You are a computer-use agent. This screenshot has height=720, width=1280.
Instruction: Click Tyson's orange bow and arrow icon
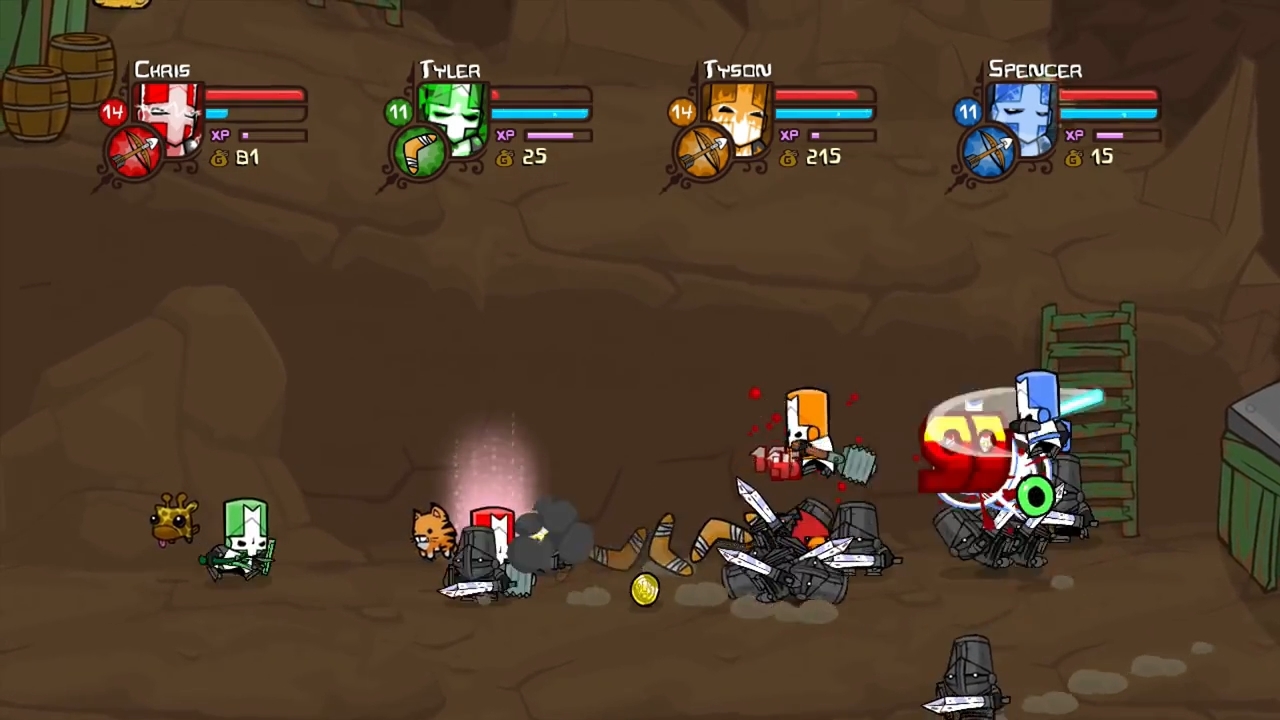[703, 154]
